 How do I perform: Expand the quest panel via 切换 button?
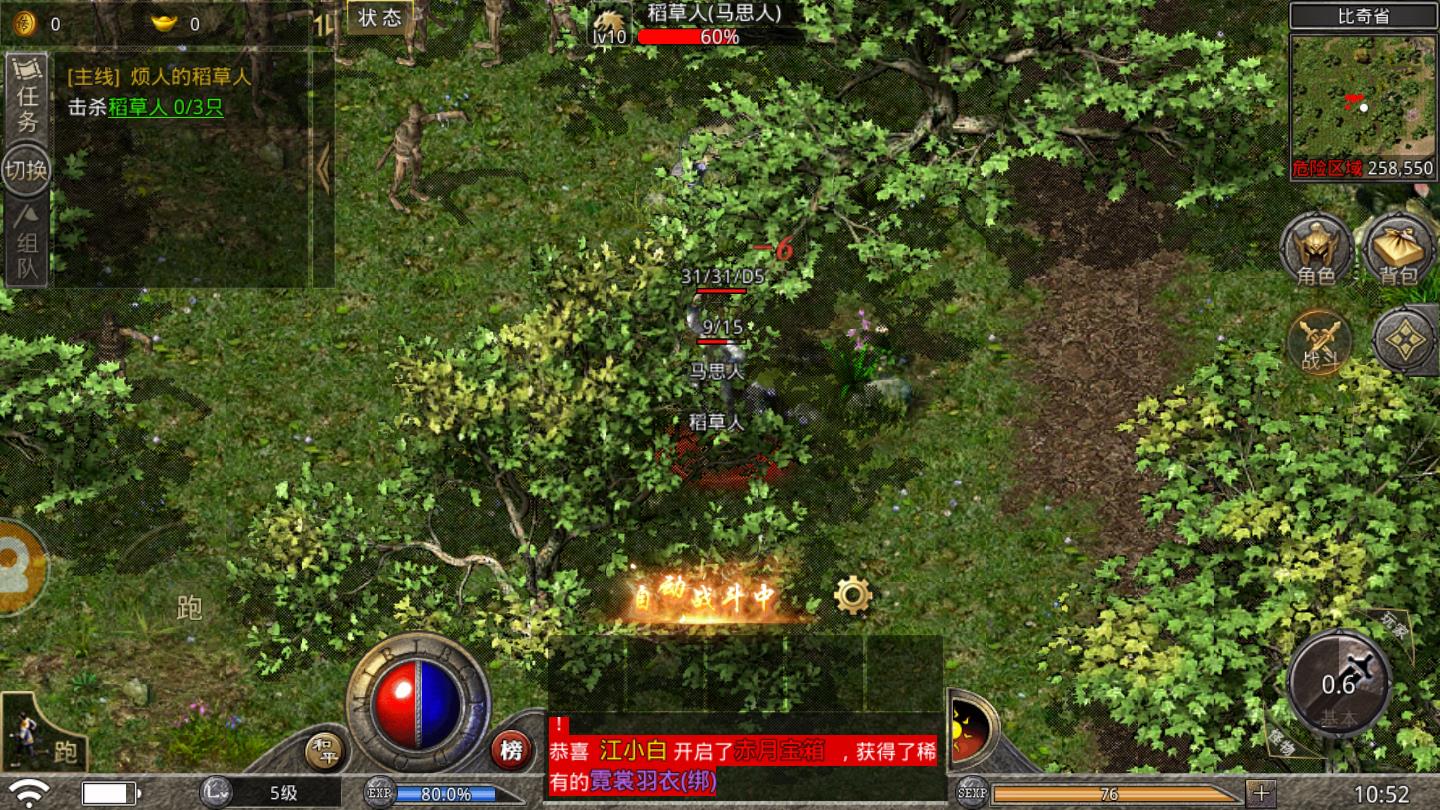[24, 170]
